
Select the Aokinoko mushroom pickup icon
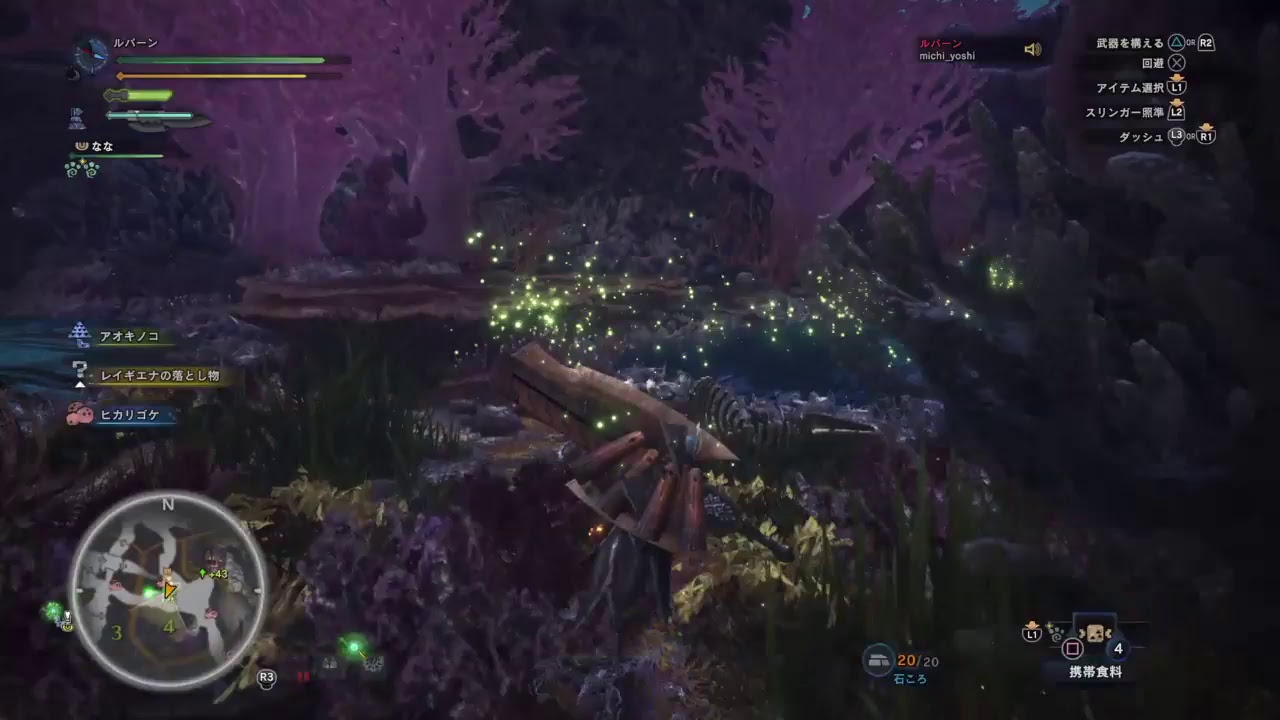click(x=78, y=332)
